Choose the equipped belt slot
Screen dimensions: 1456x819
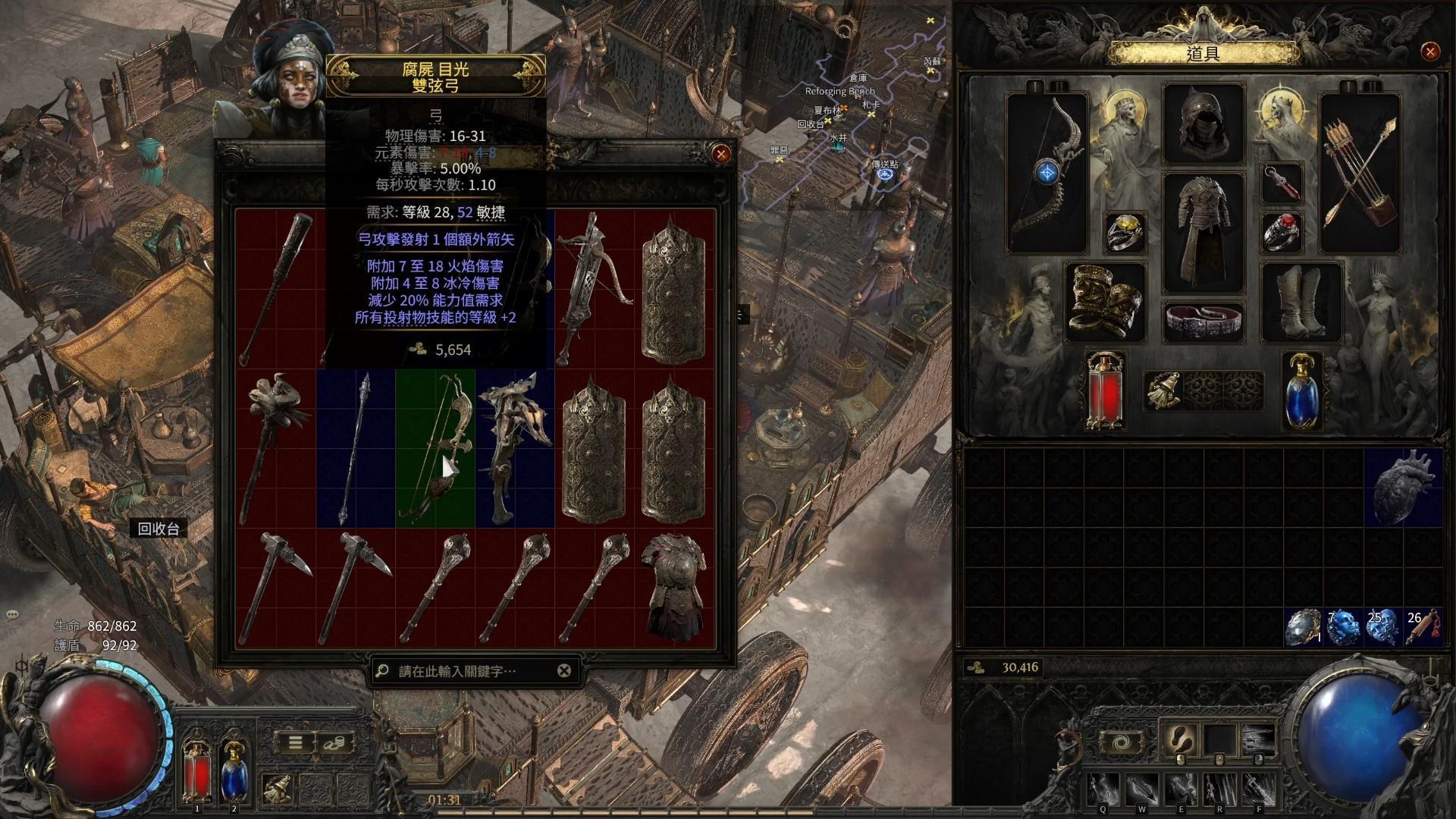tap(1203, 320)
